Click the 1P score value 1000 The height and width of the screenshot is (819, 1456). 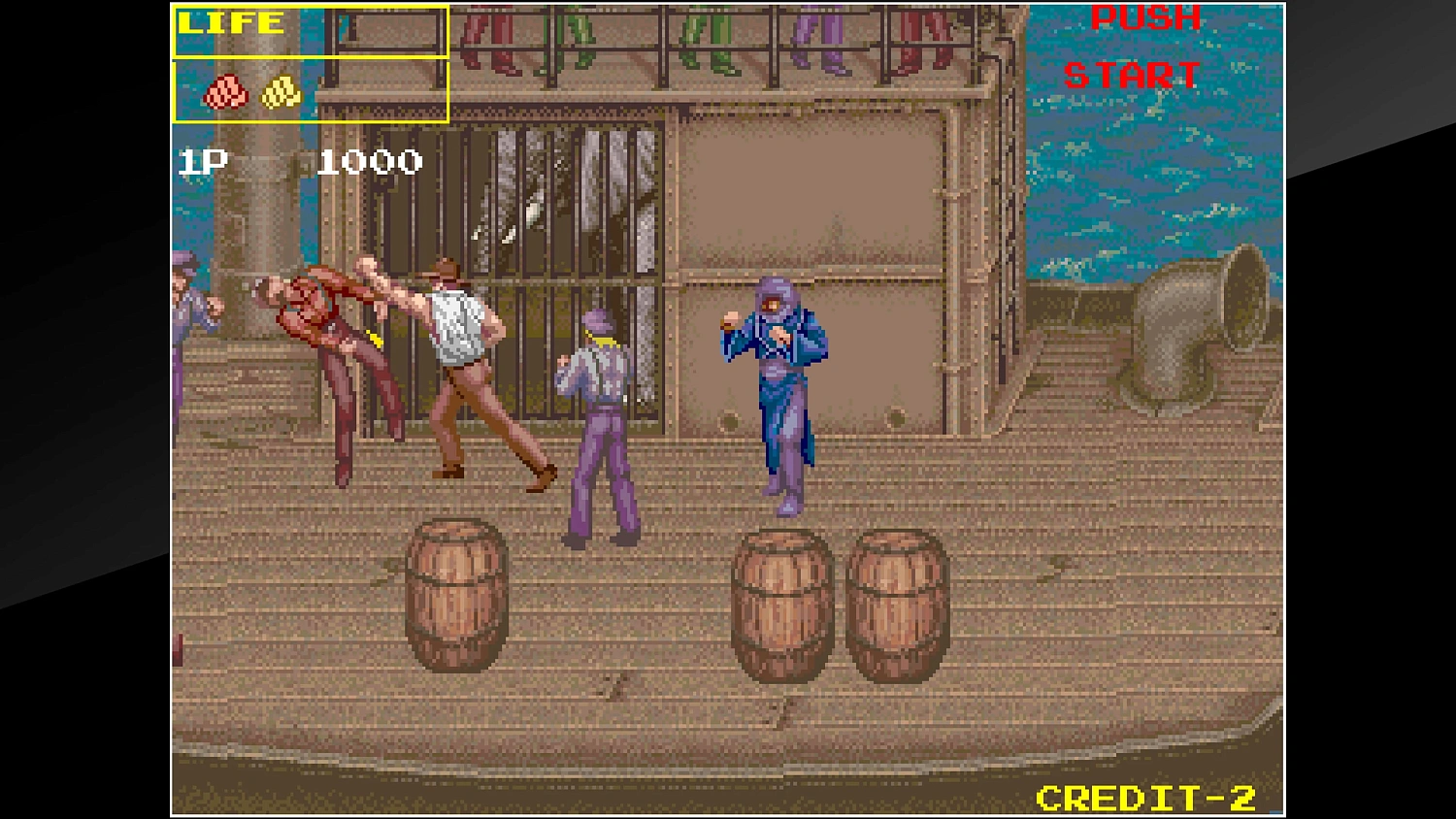coord(372,160)
